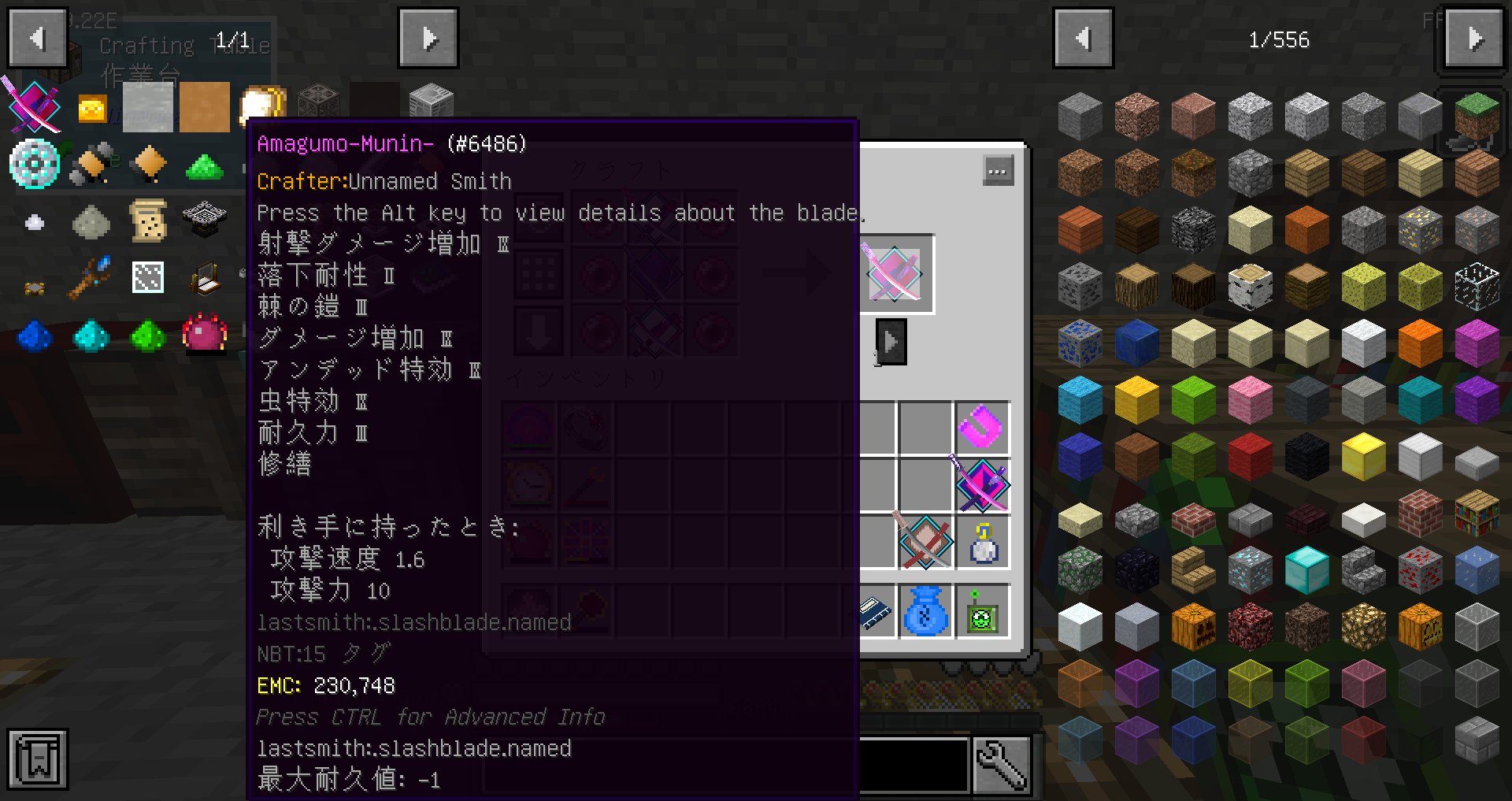Select the SlashBlade katana category tab
This screenshot has height=801, width=1512.
pos(35,106)
